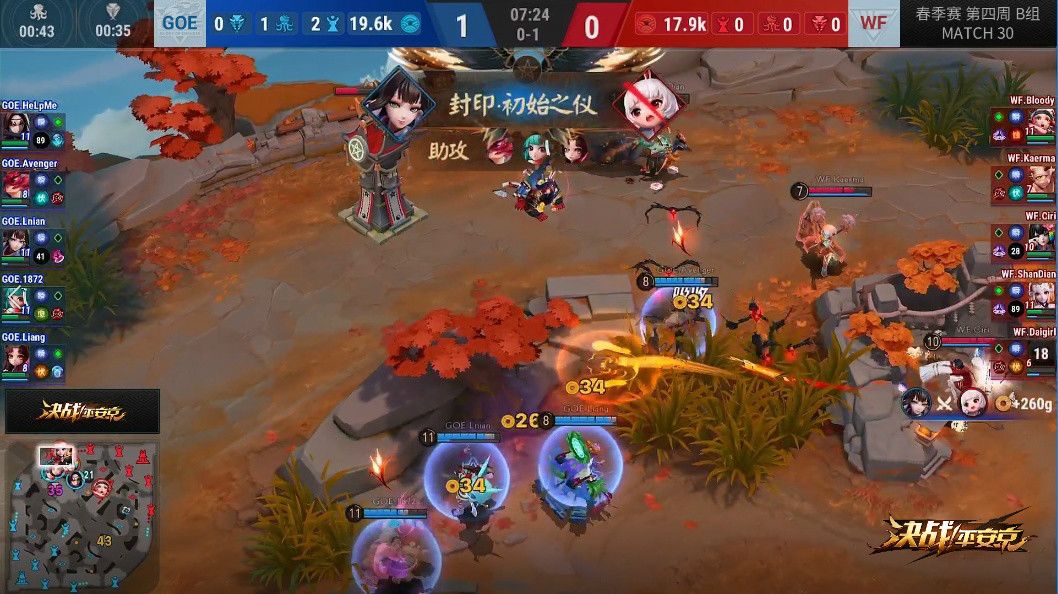Viewport: 1058px width, 594px height.
Task: Select WF.Bloody's player portrait
Action: pos(1042,127)
